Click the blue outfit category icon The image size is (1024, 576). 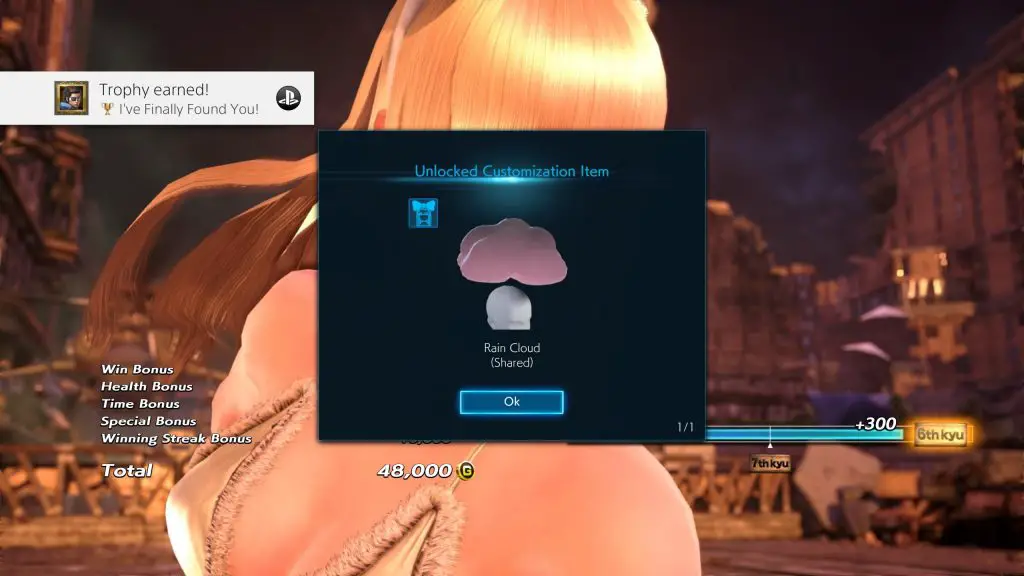pyautogui.click(x=423, y=213)
